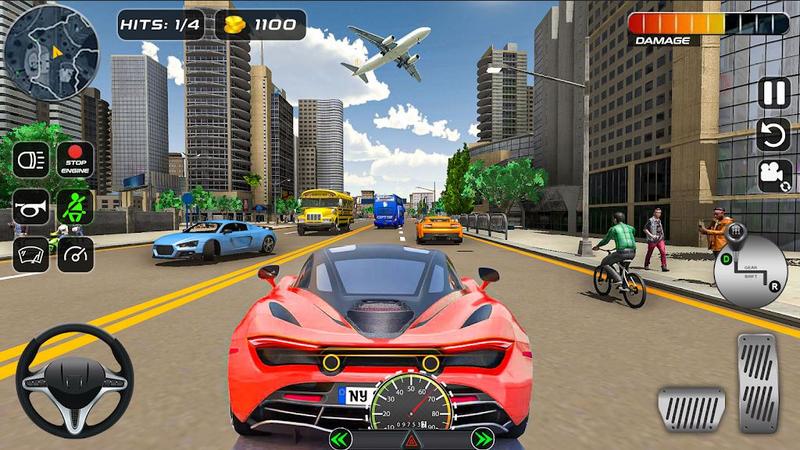Toggle the headlights button
Screen dimensions: 800x450
(30, 160)
